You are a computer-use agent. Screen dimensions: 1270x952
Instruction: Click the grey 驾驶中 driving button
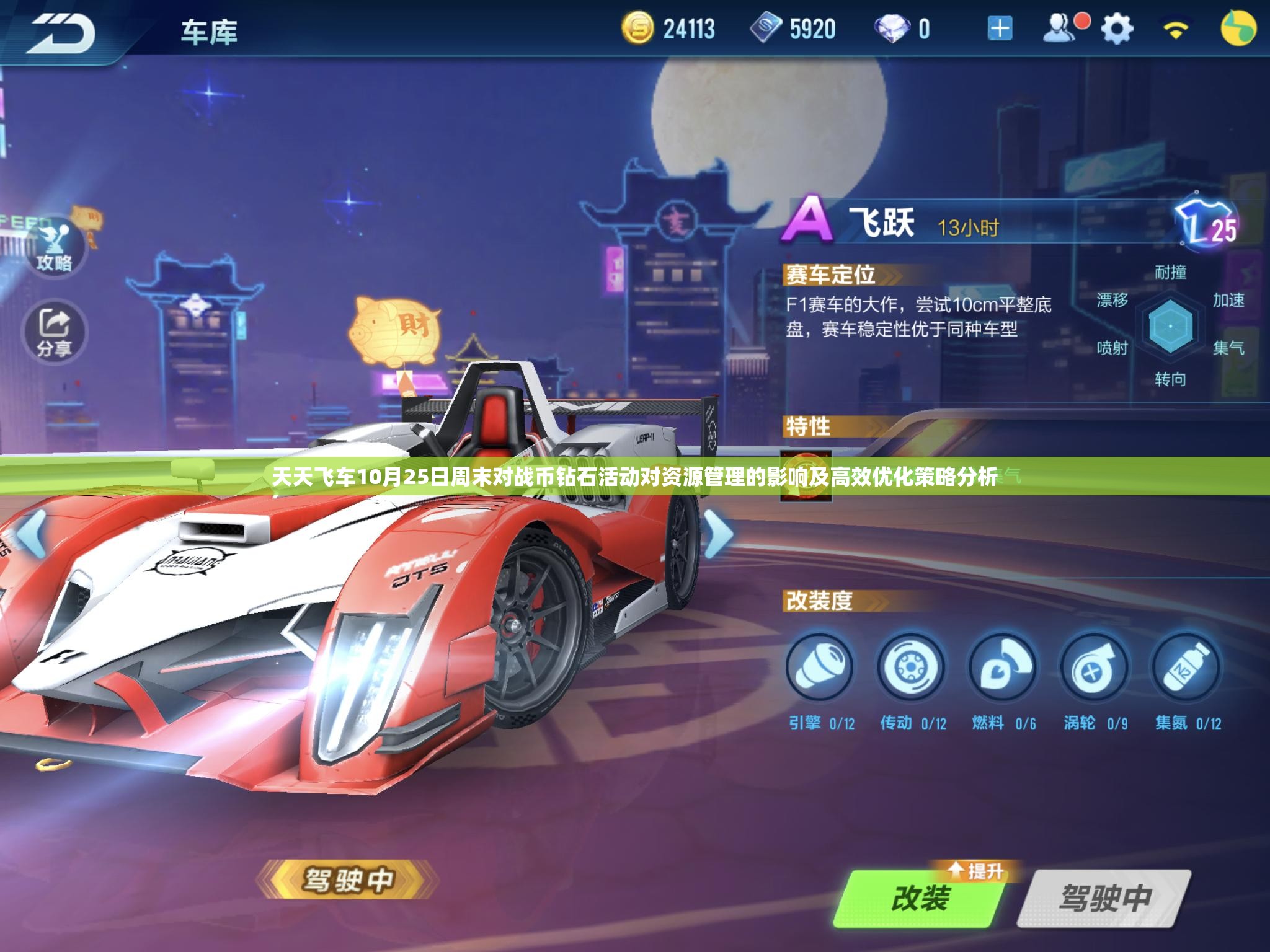1104,898
